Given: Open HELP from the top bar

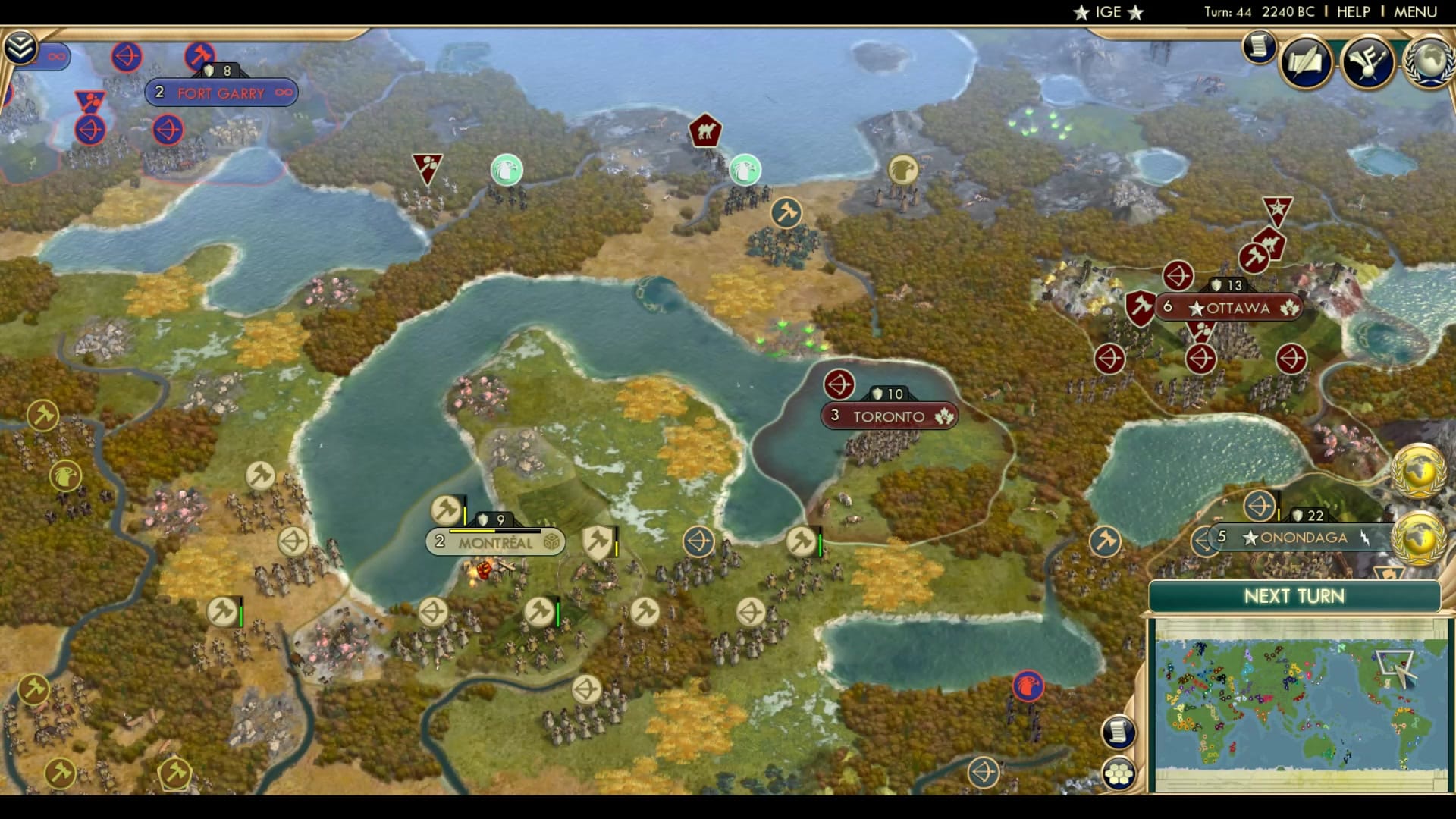Looking at the screenshot, I should (x=1354, y=11).
